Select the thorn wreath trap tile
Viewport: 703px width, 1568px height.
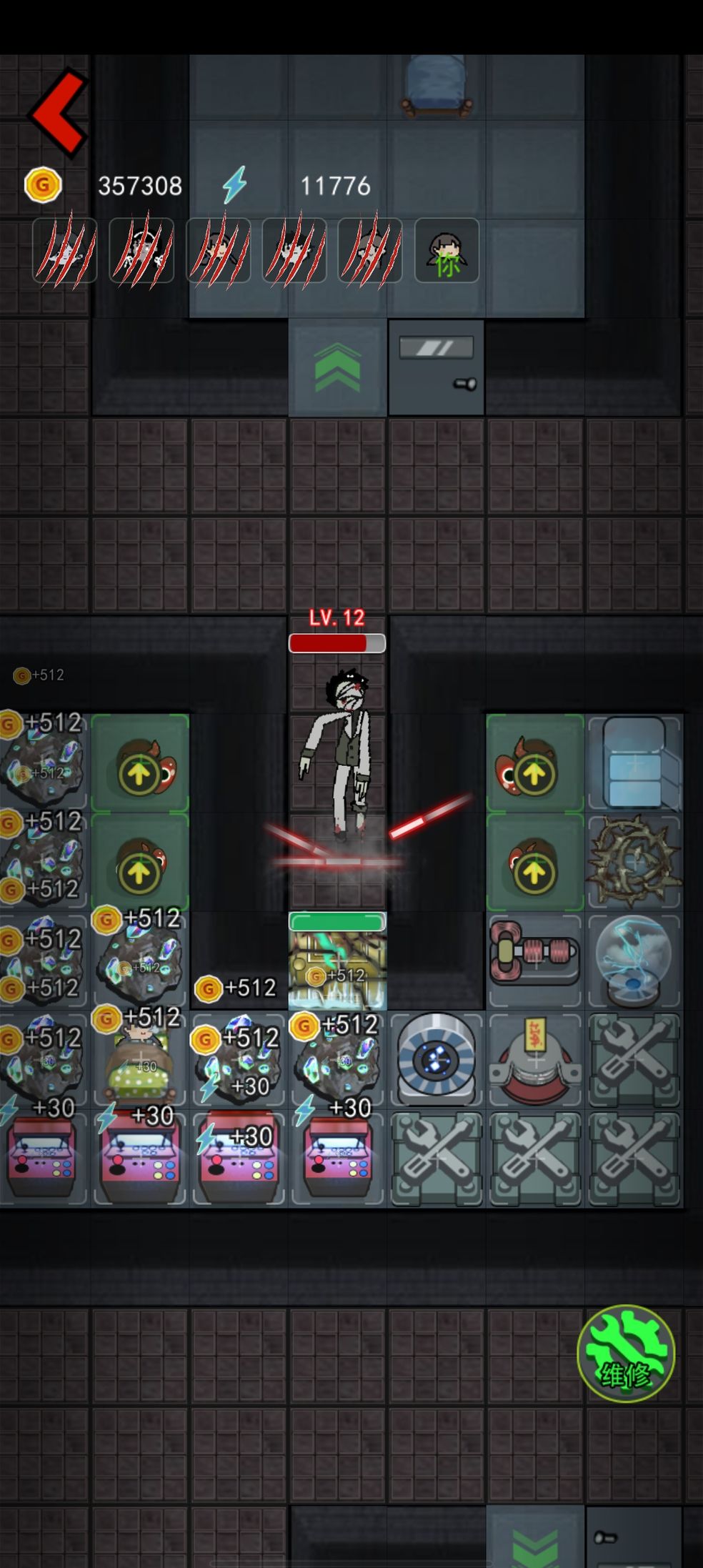[x=634, y=860]
